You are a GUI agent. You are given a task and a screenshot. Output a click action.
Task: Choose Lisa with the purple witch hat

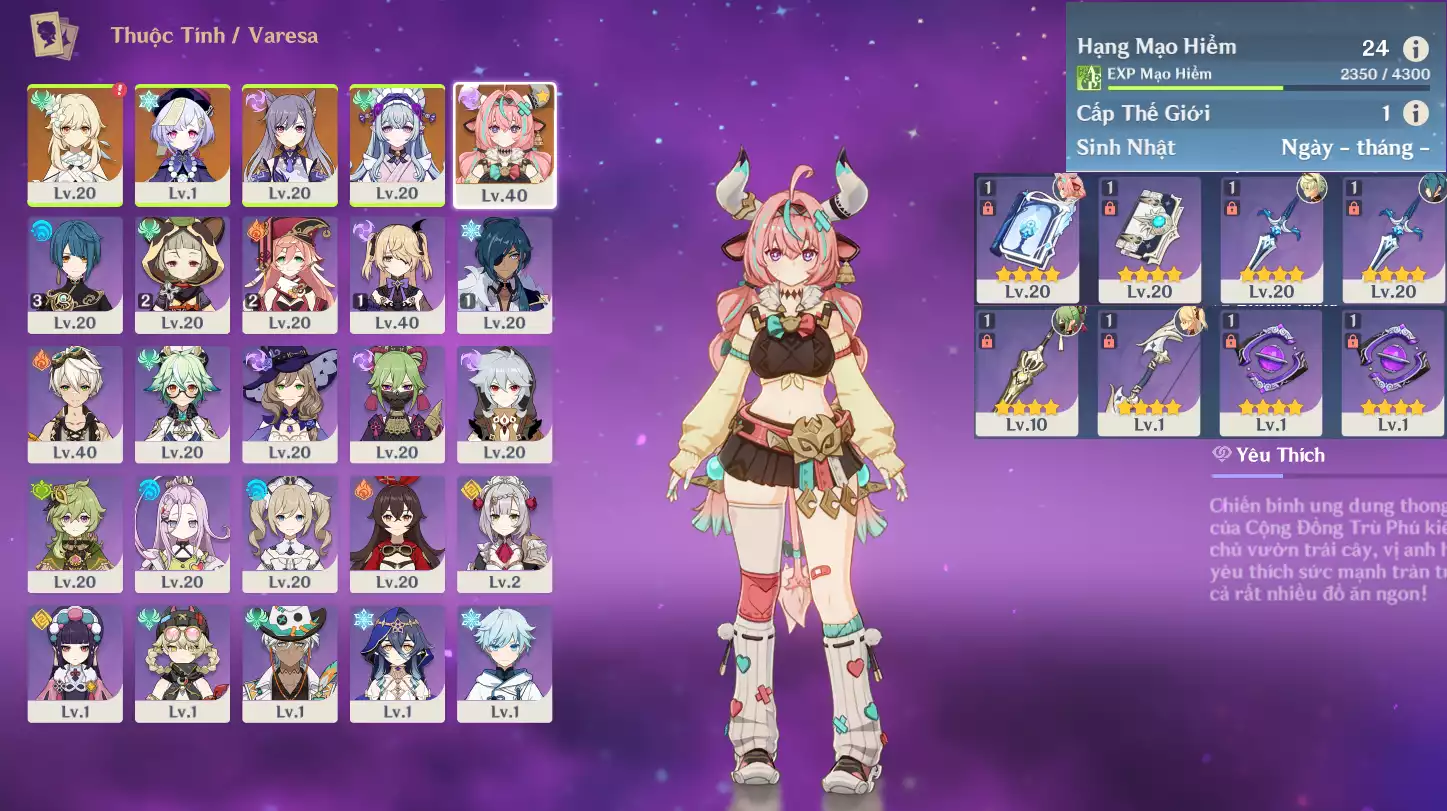point(290,403)
